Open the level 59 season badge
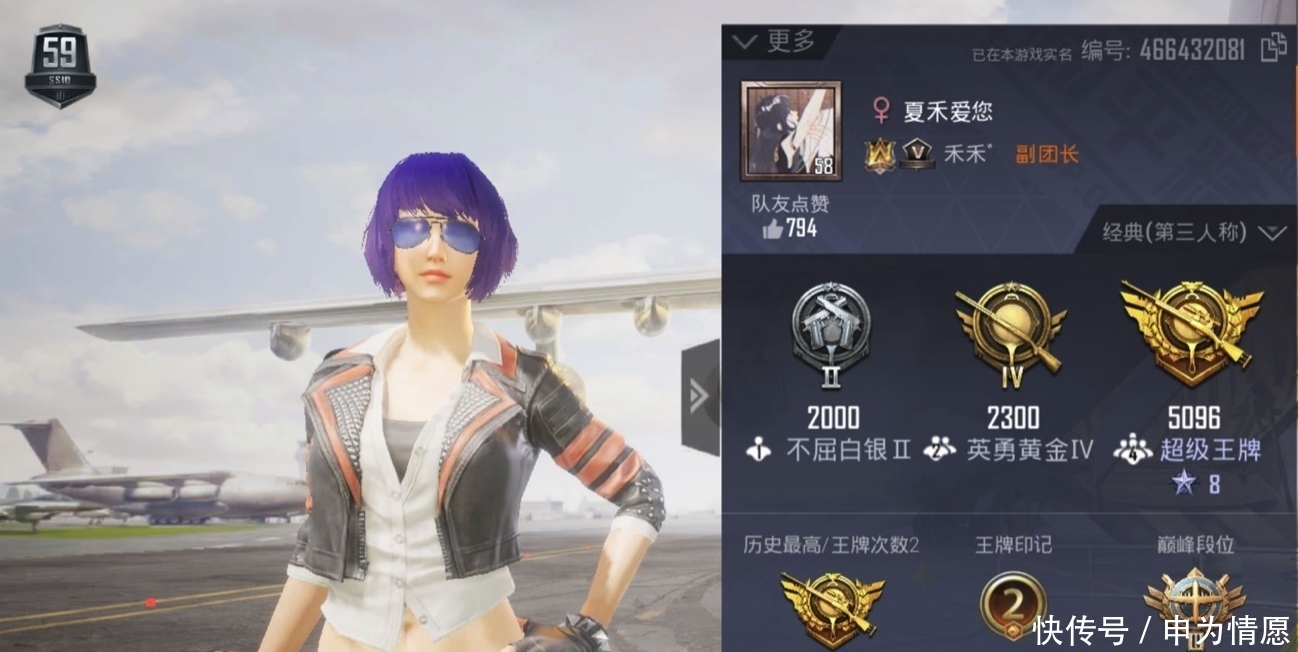1298x652 pixels. [60, 65]
